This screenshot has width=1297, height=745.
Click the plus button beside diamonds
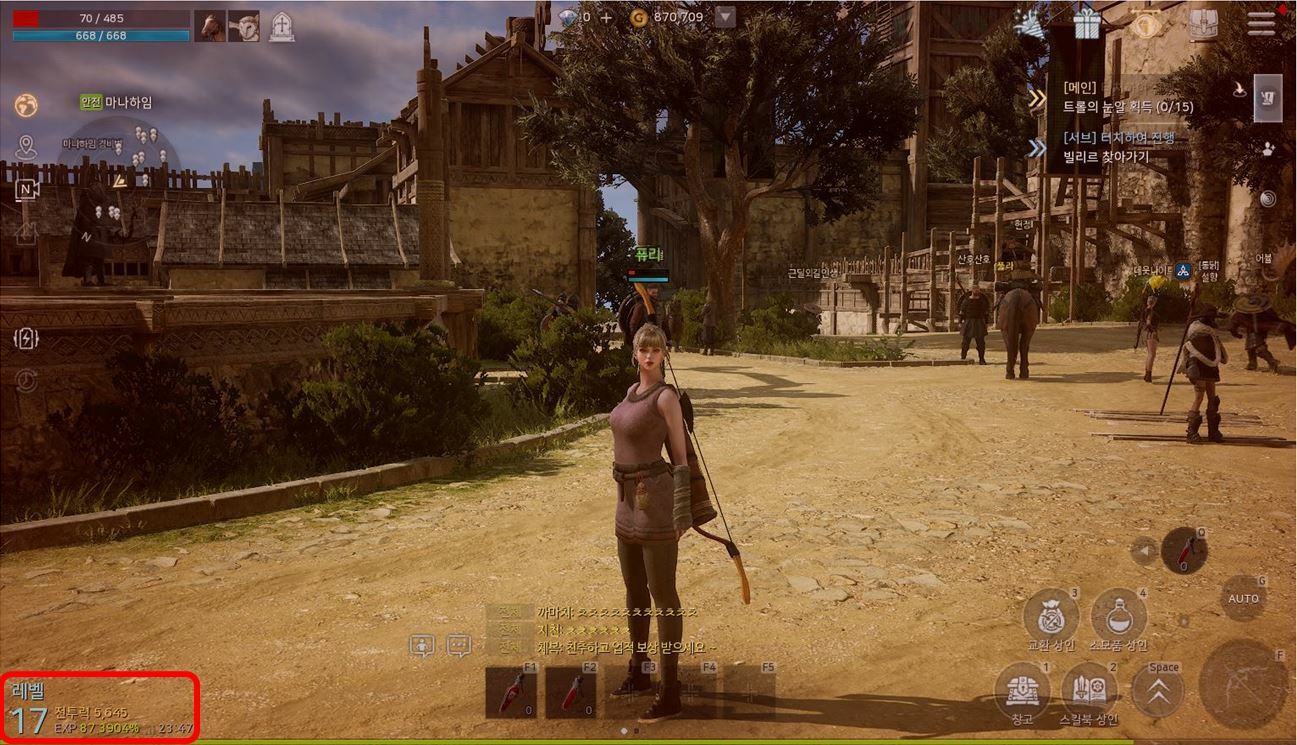pos(605,17)
